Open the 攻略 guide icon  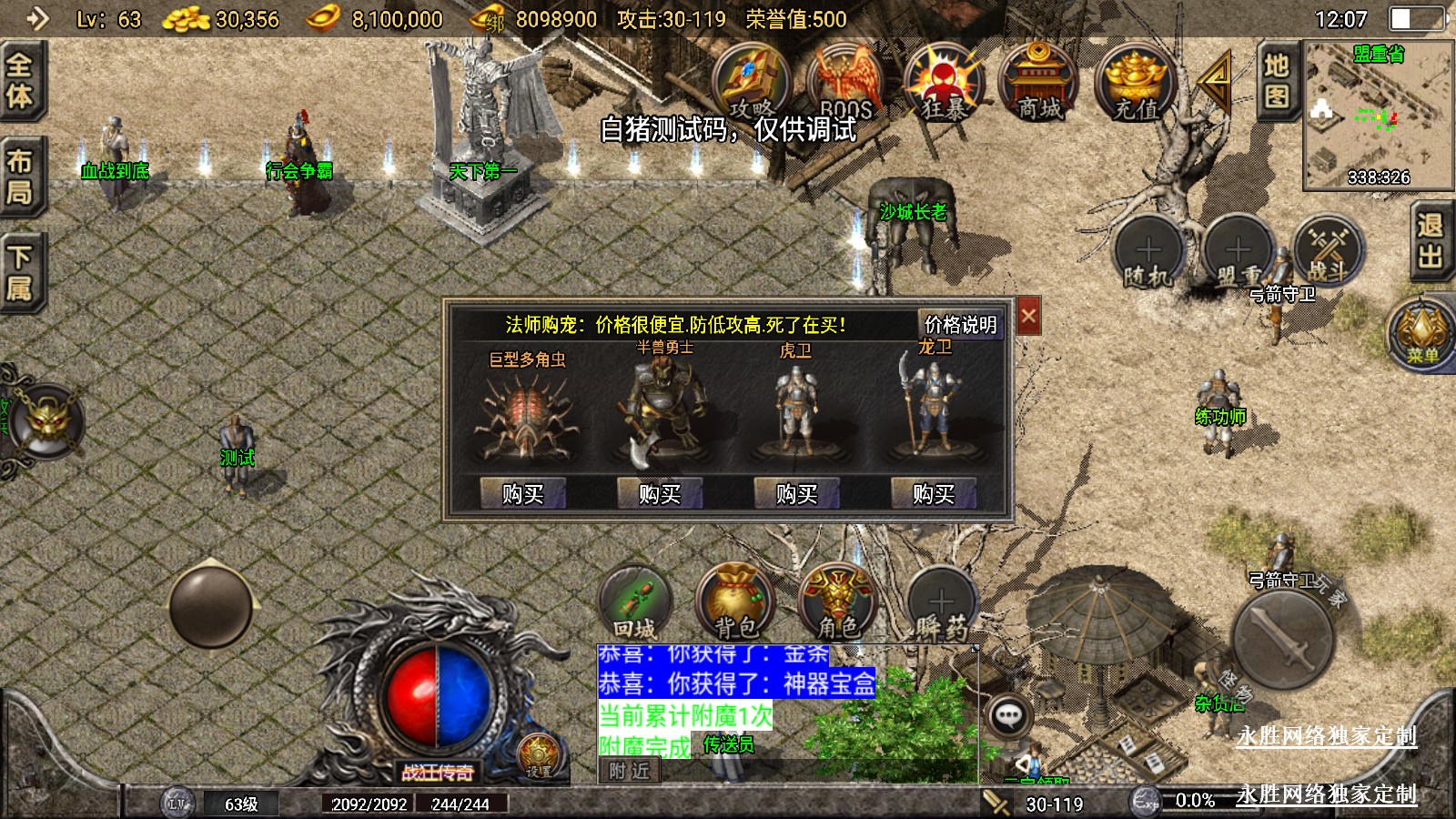point(751,82)
